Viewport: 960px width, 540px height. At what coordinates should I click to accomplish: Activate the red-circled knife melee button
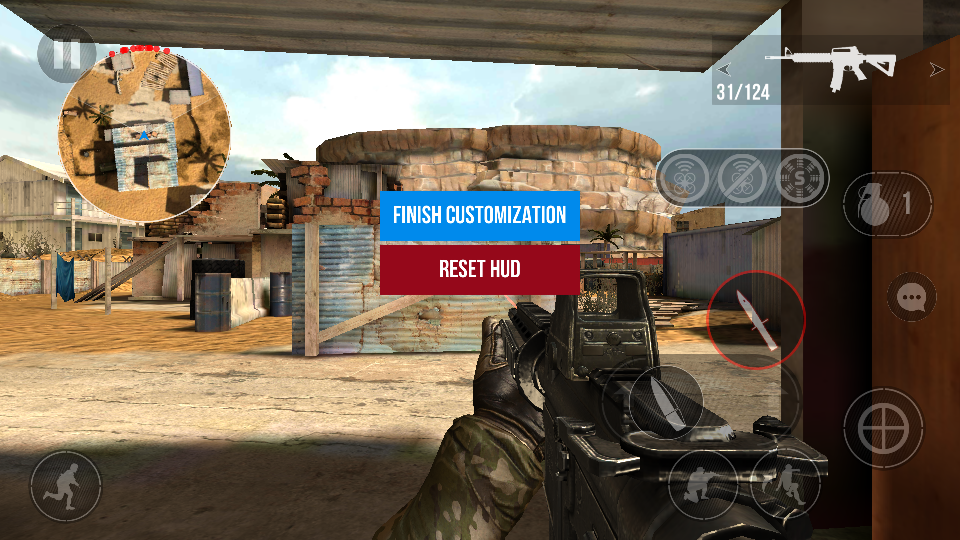click(x=756, y=320)
